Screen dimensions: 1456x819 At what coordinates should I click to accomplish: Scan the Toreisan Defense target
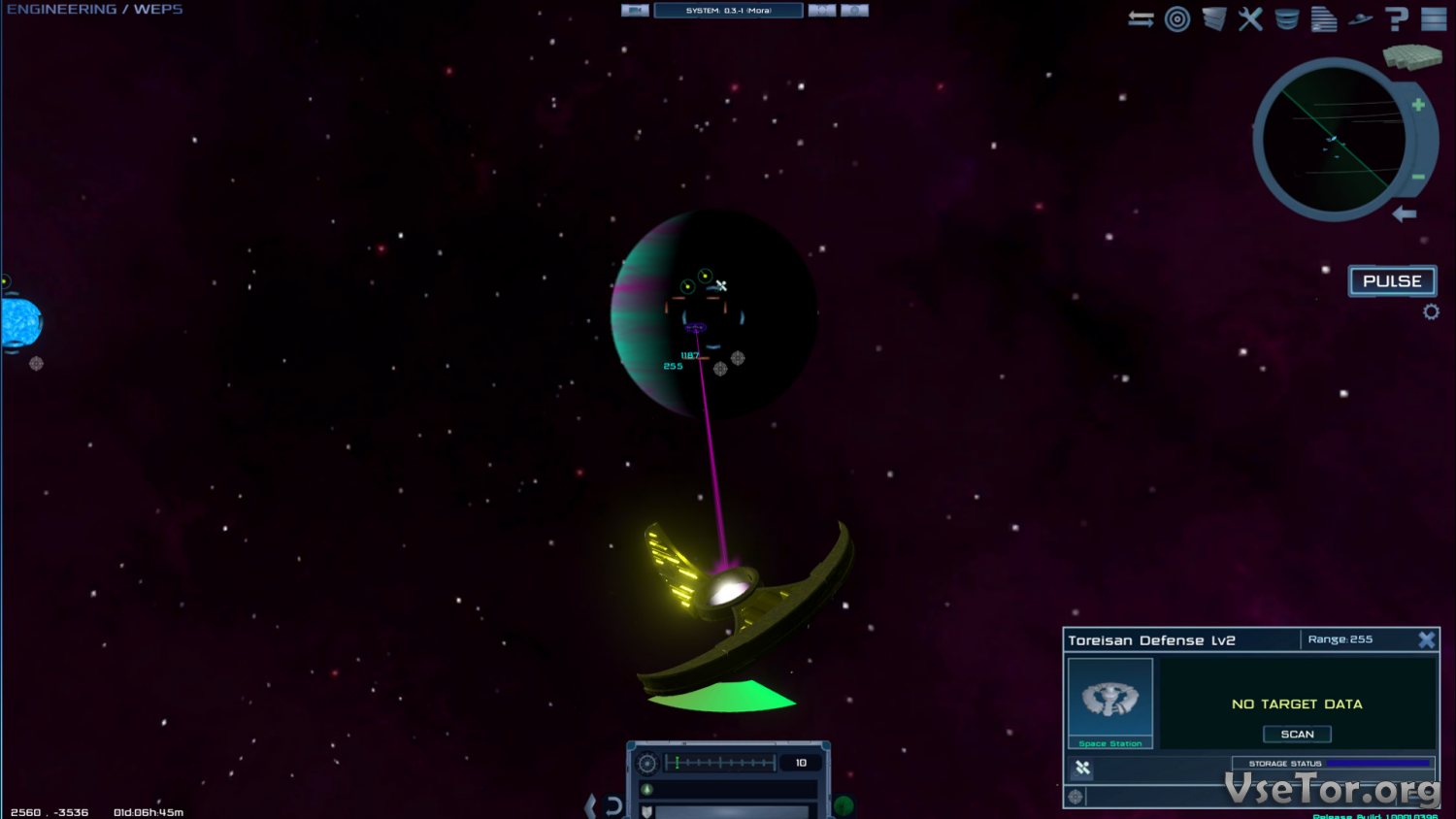tap(1297, 735)
